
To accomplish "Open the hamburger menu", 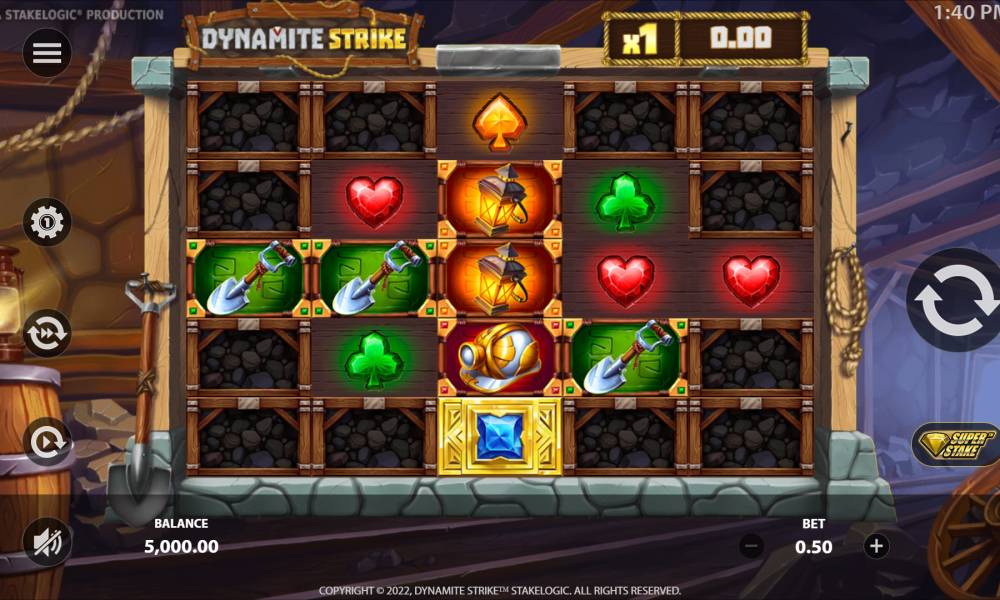I will point(47,54).
